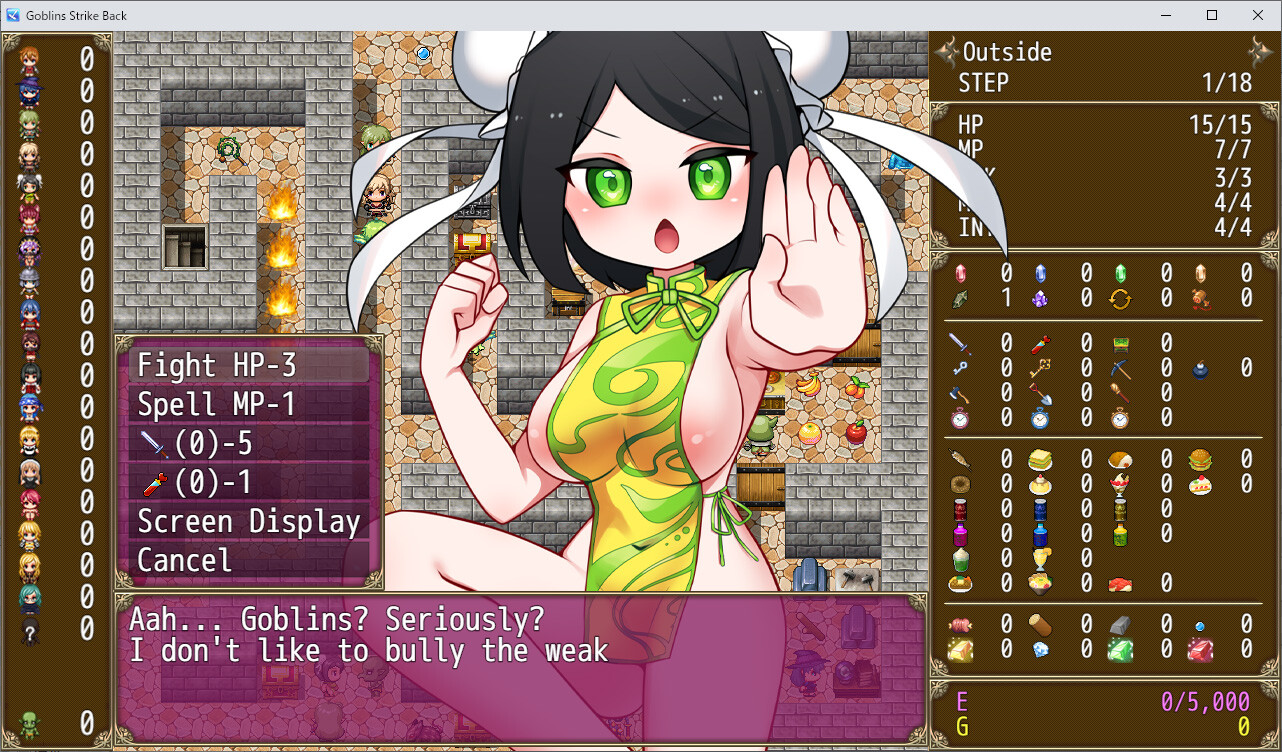Click the golden key icon in the inventory
The height and width of the screenshot is (752, 1282).
pos(1041,368)
